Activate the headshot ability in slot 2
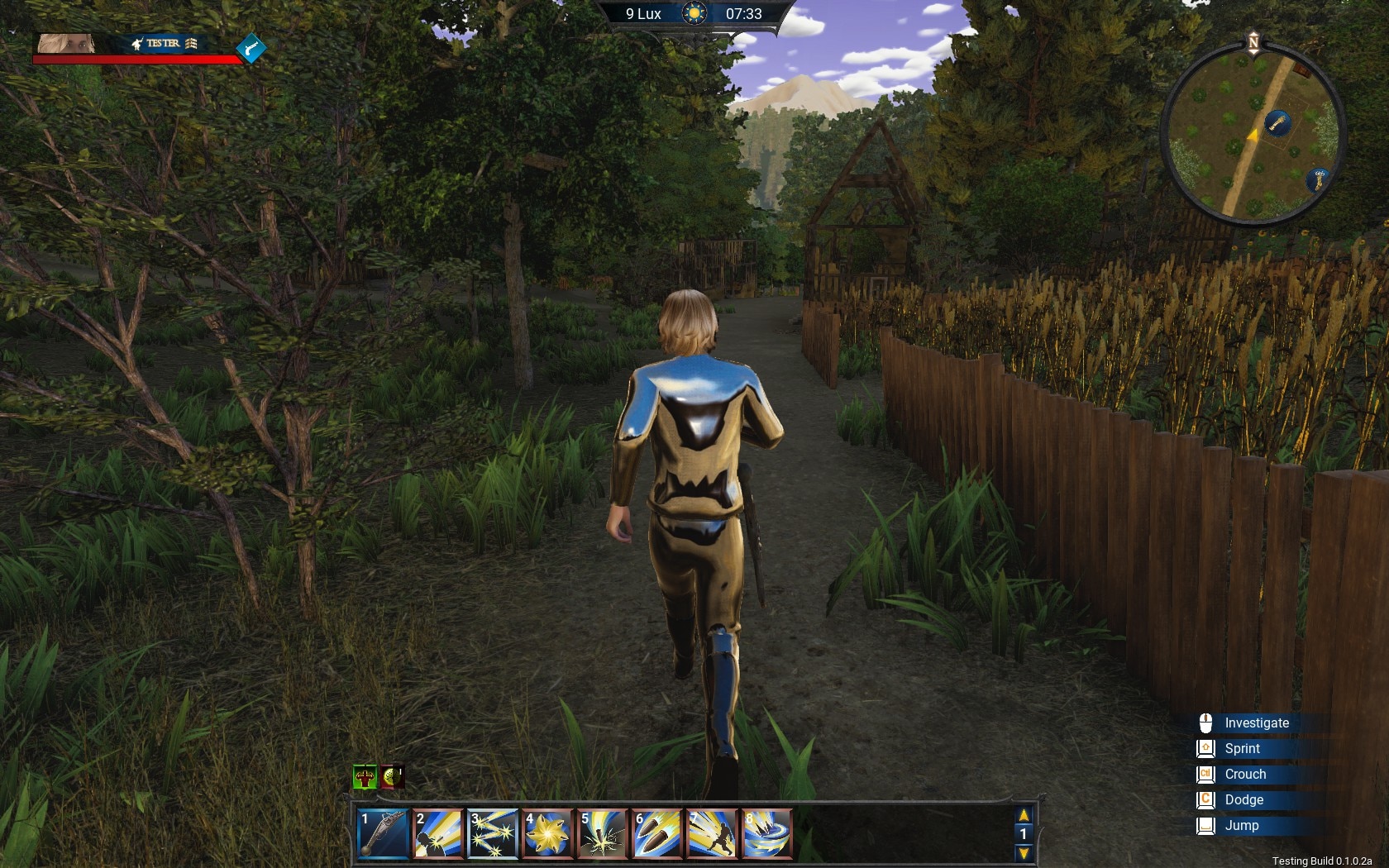Viewport: 1389px width, 868px height. click(437, 832)
